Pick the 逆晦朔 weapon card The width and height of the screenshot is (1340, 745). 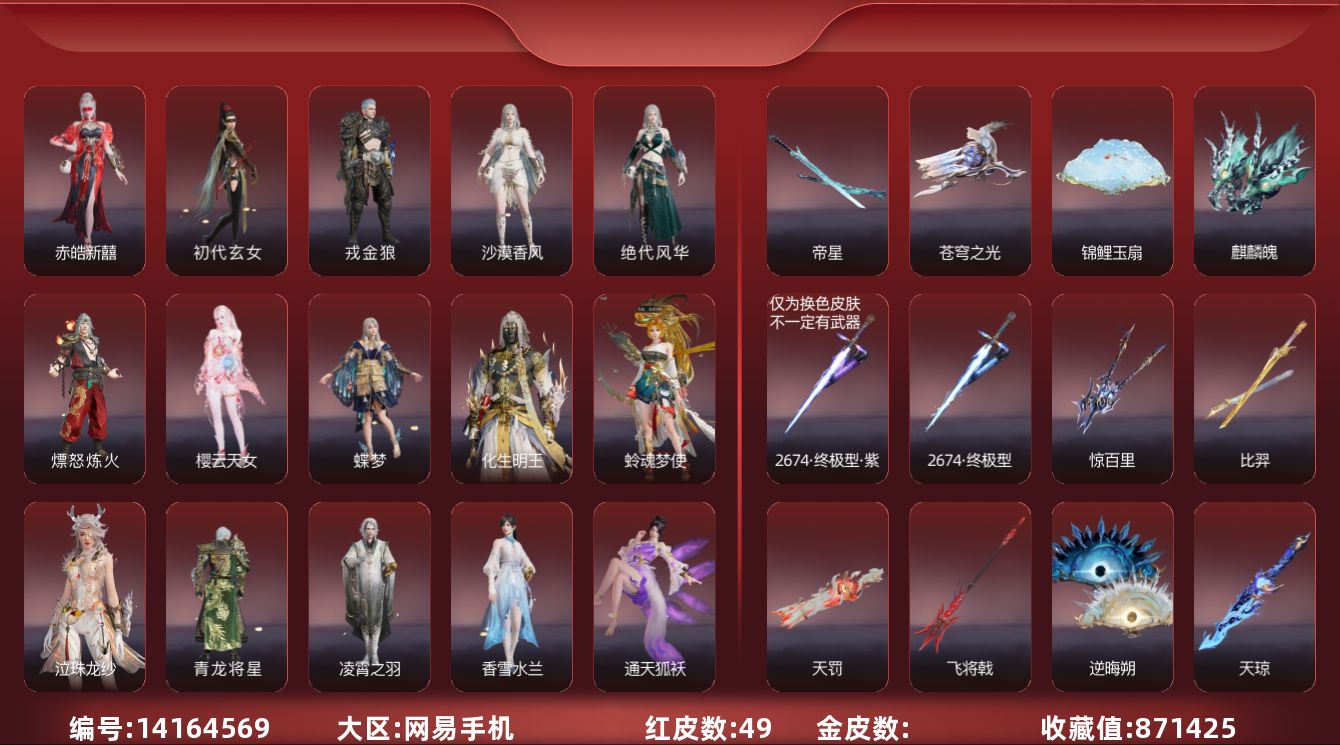pyautogui.click(x=1112, y=596)
